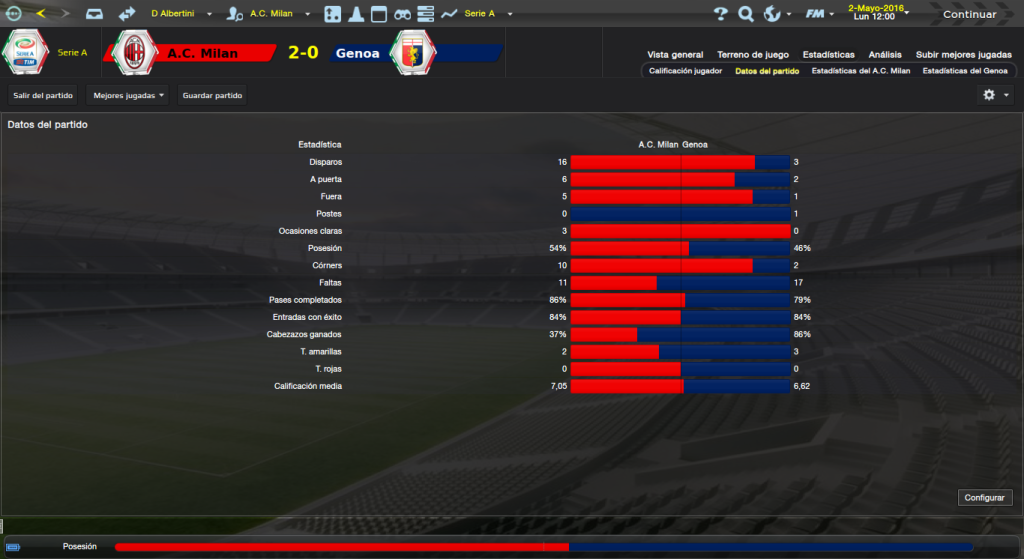The image size is (1024, 559).
Task: Go back with the yellow arrow
Action: [41, 14]
